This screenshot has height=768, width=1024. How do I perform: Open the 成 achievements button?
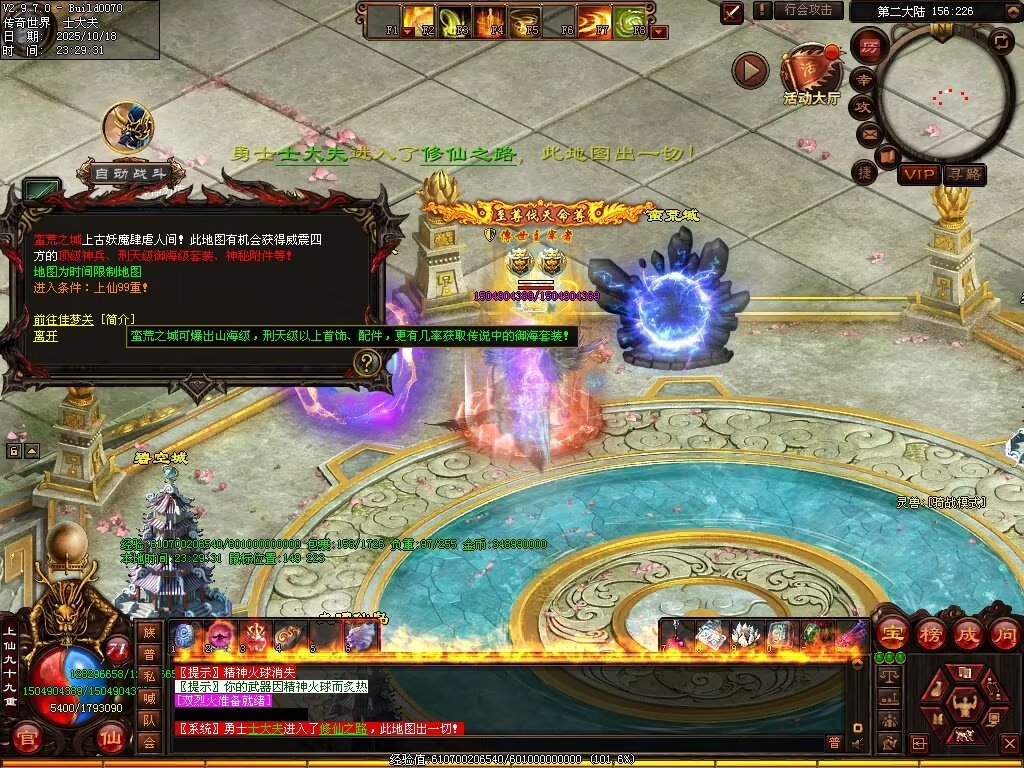click(968, 632)
